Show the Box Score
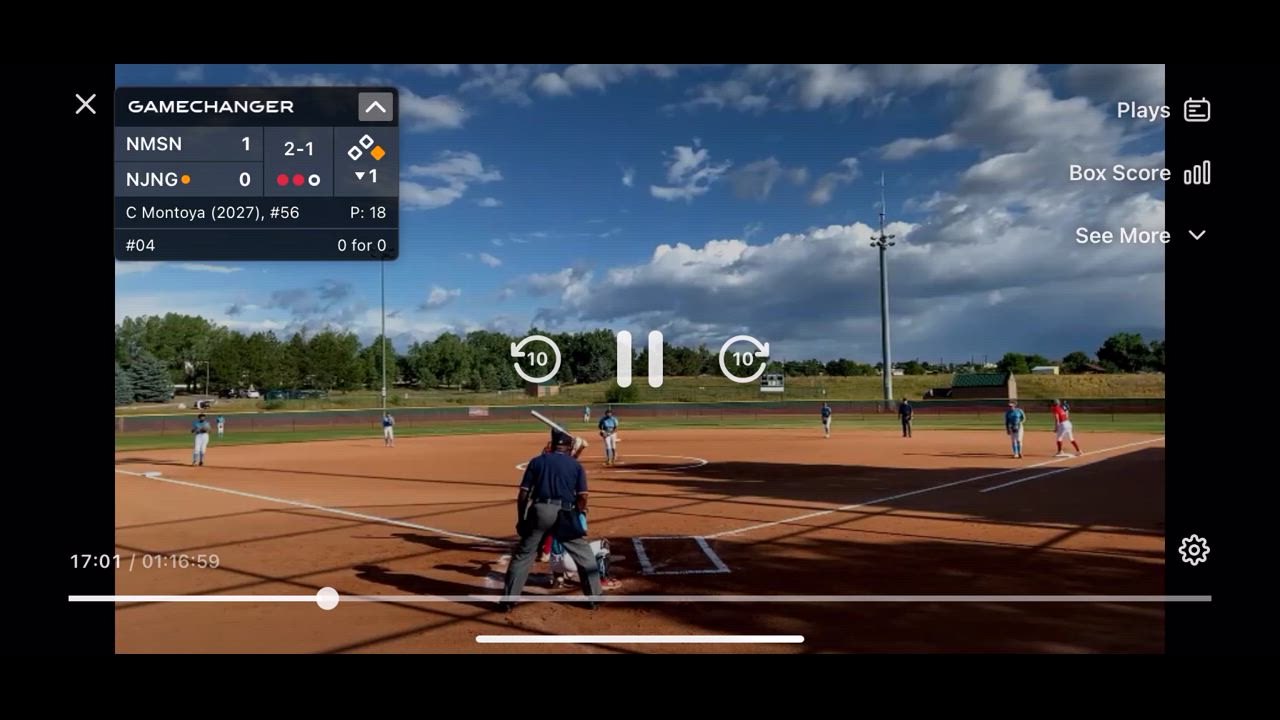Screen dimensions: 1280x720 1139,173
